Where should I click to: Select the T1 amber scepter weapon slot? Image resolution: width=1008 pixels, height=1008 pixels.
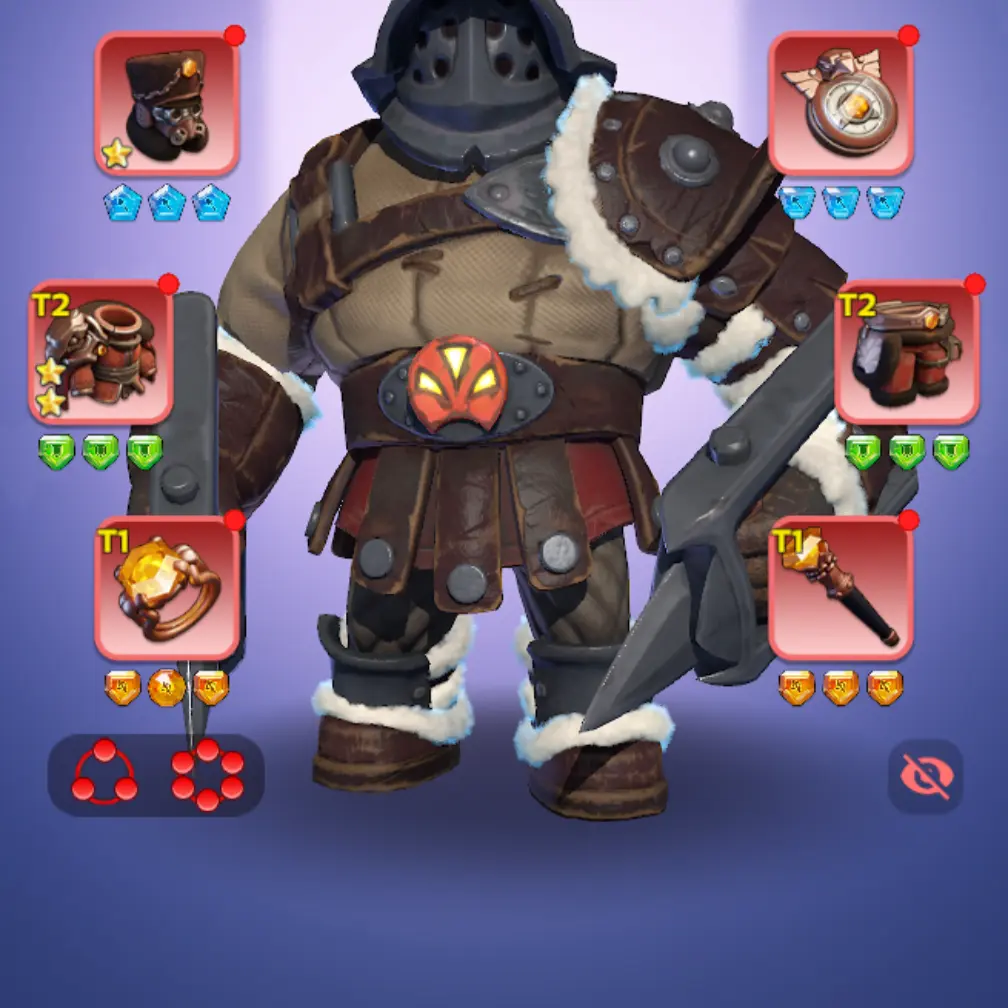click(840, 588)
